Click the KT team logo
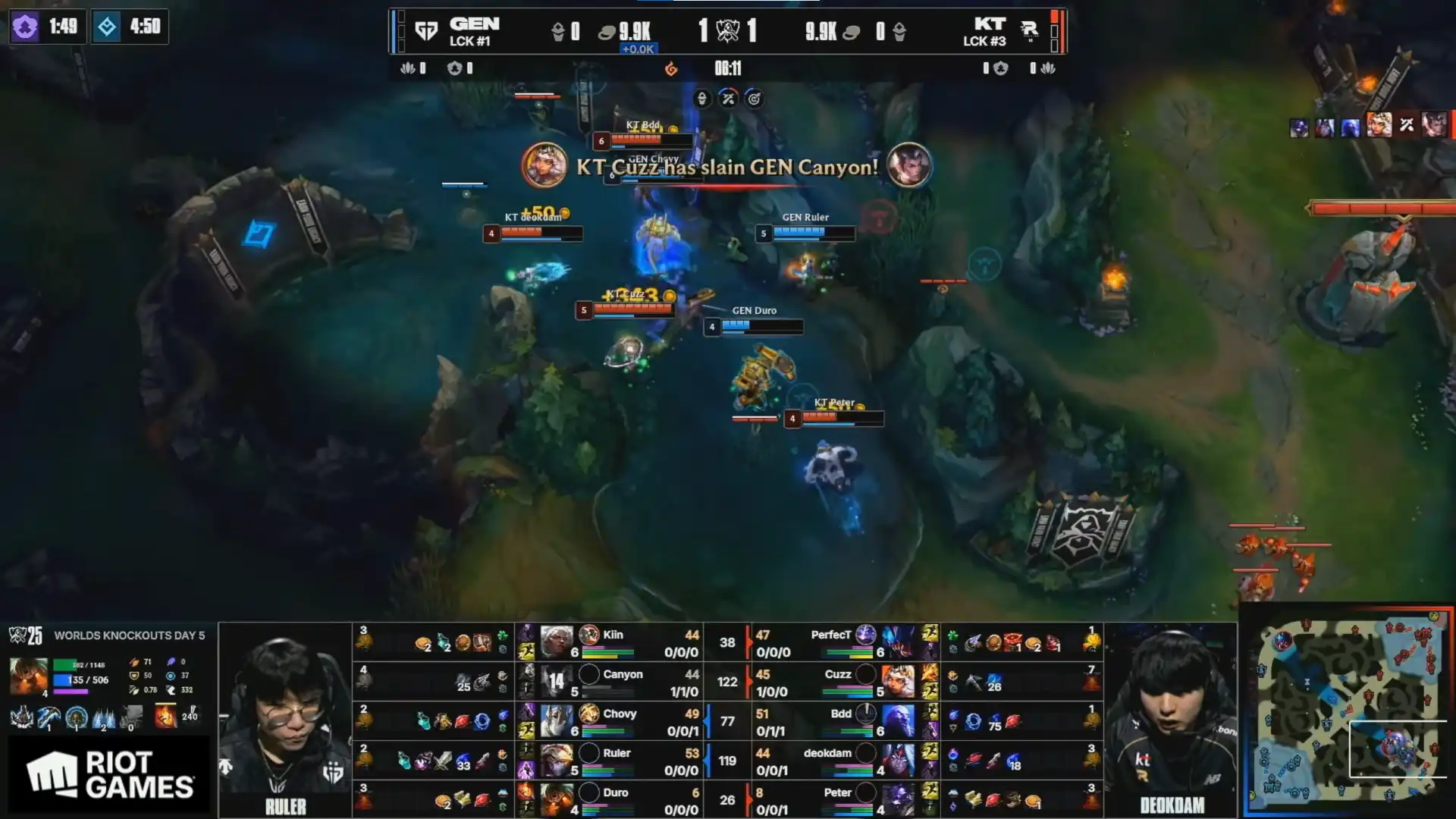Image resolution: width=1456 pixels, height=819 pixels. click(x=1029, y=30)
